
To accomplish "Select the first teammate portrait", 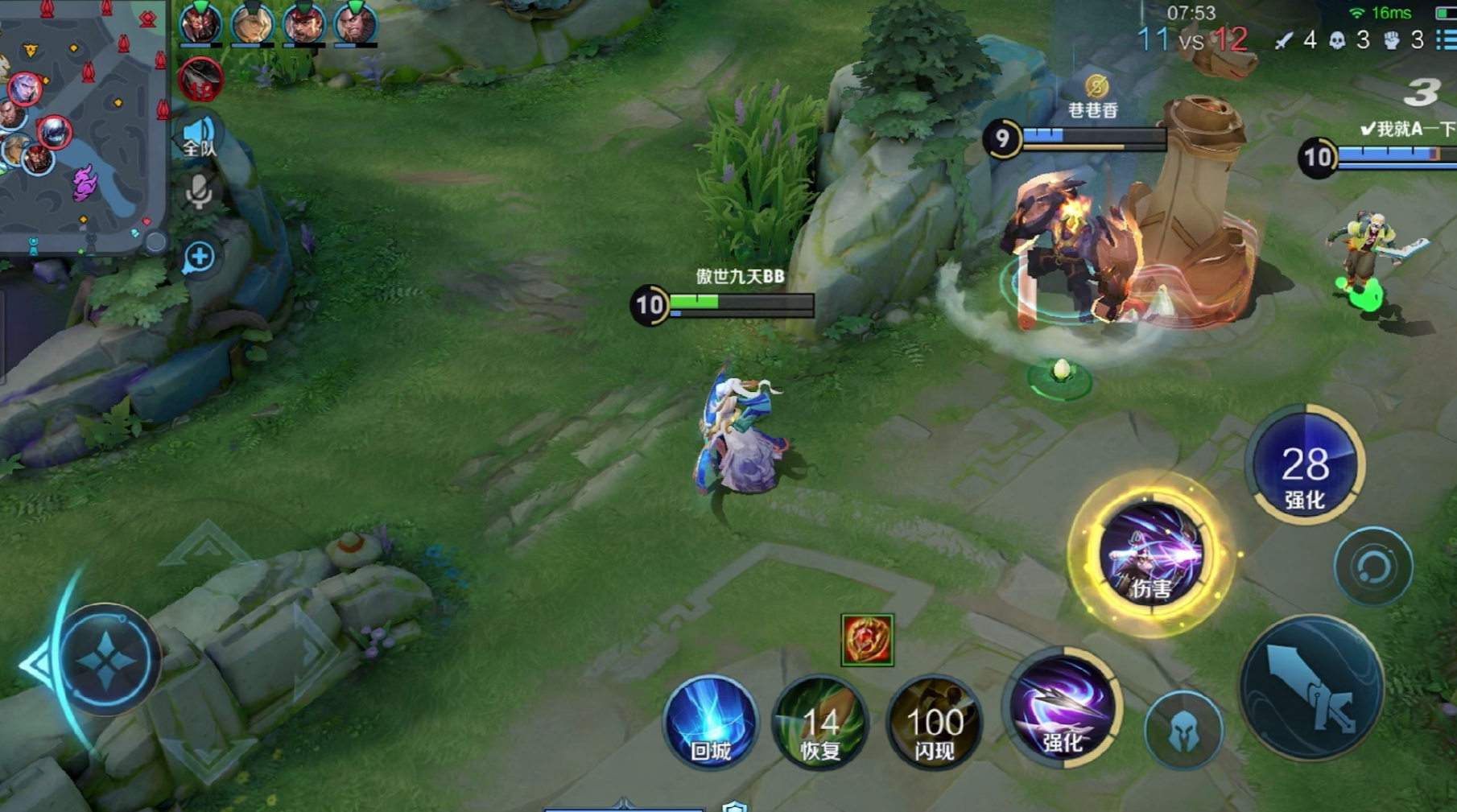I will [x=200, y=24].
